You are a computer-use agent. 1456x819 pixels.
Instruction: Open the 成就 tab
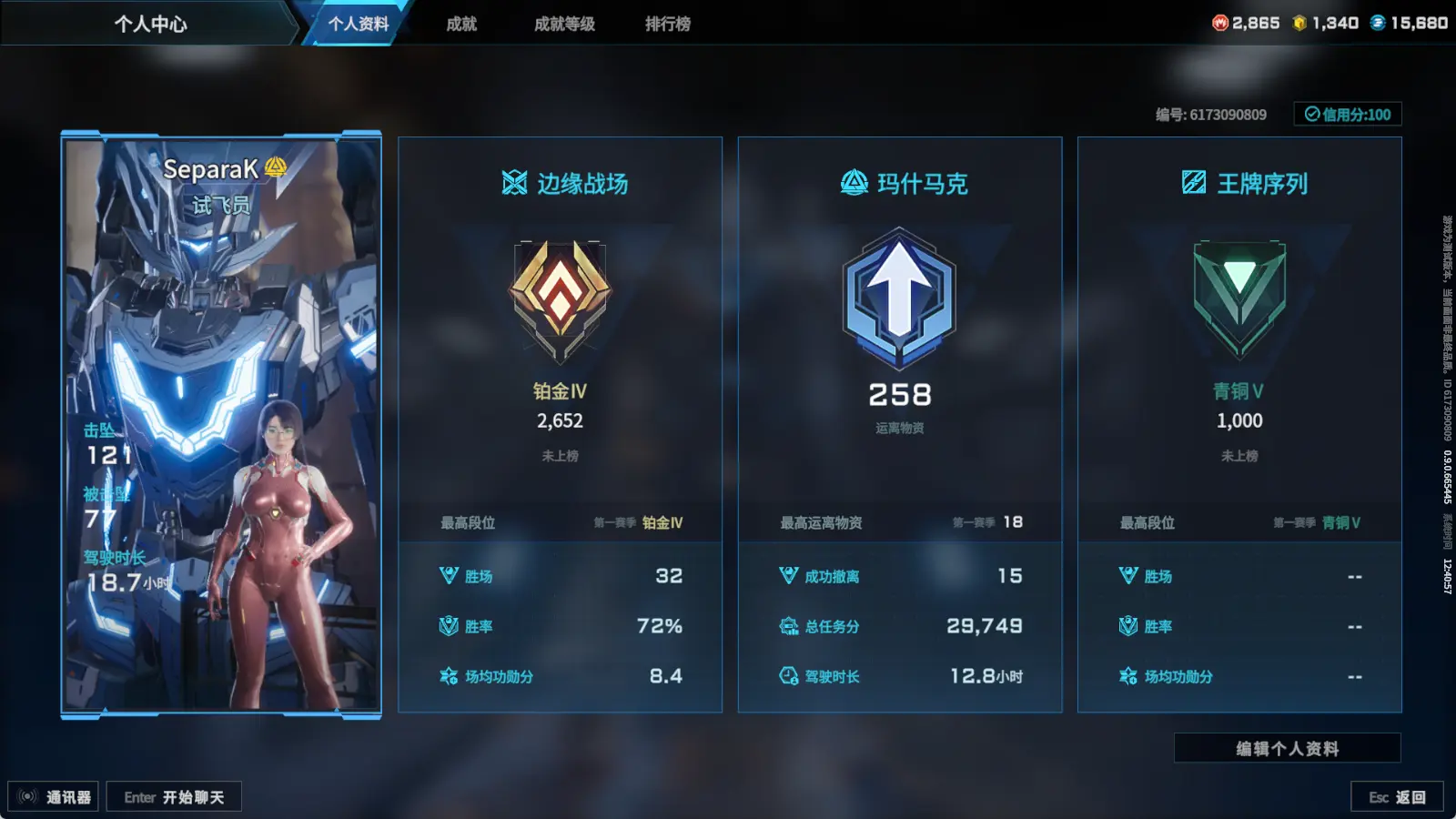pos(461,24)
